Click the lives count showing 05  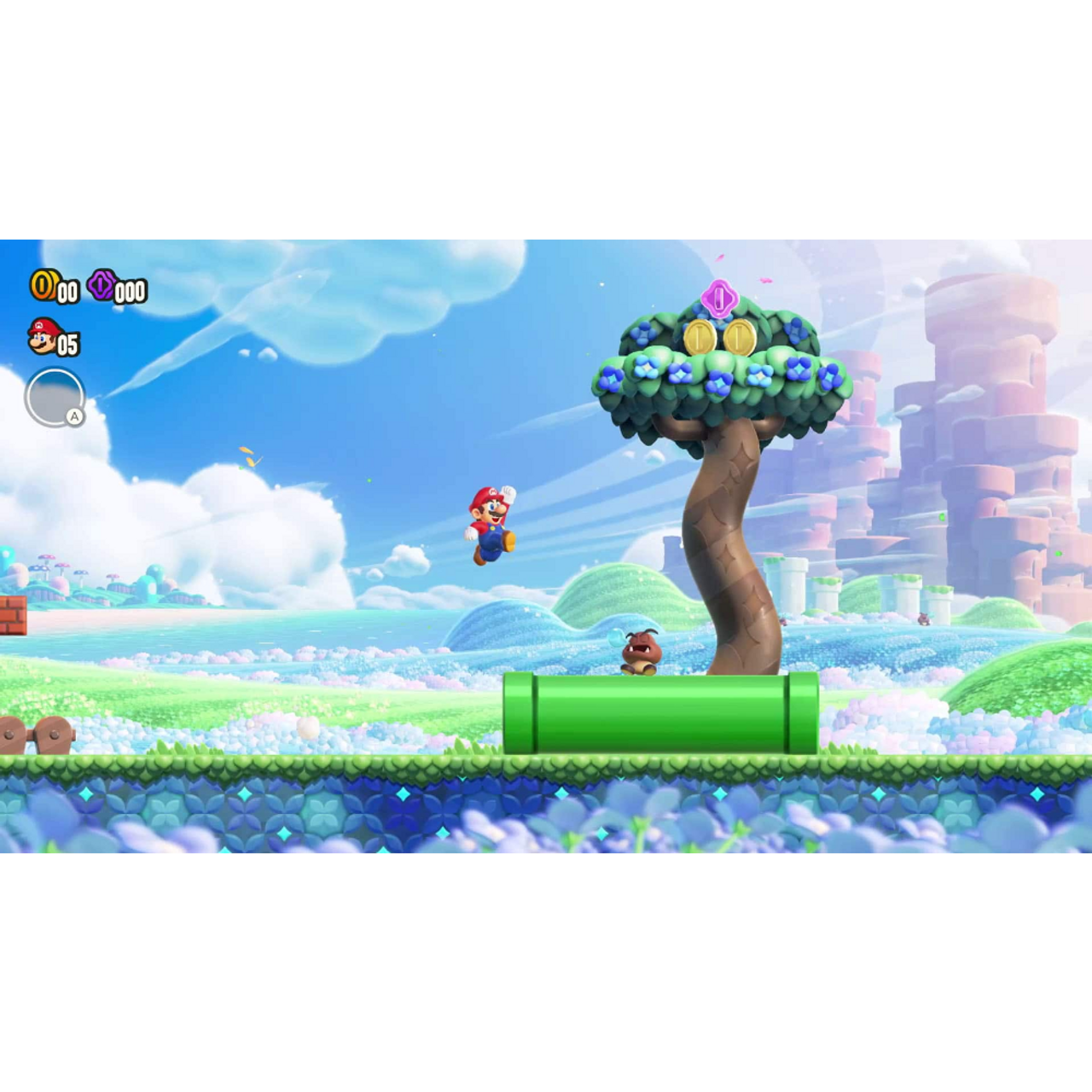68,346
